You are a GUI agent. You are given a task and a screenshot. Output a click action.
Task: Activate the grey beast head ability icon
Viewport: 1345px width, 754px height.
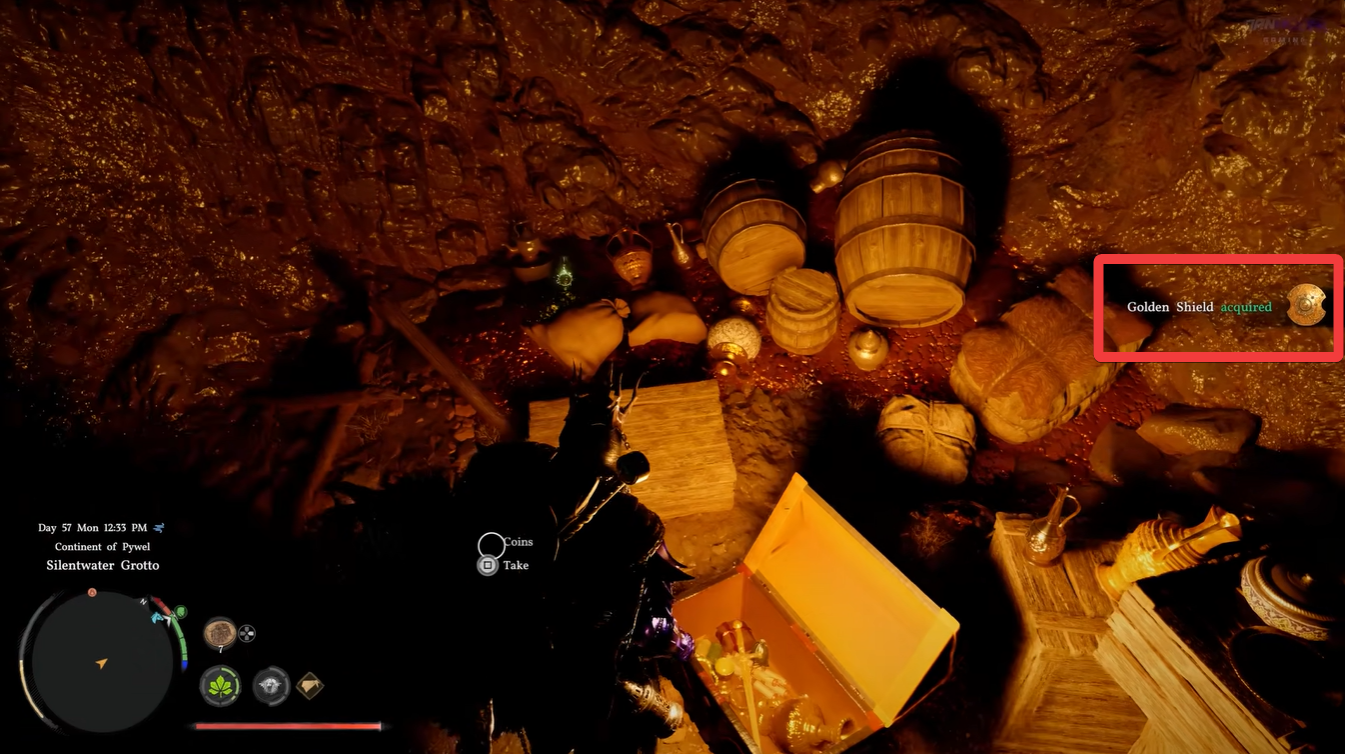[x=270, y=686]
